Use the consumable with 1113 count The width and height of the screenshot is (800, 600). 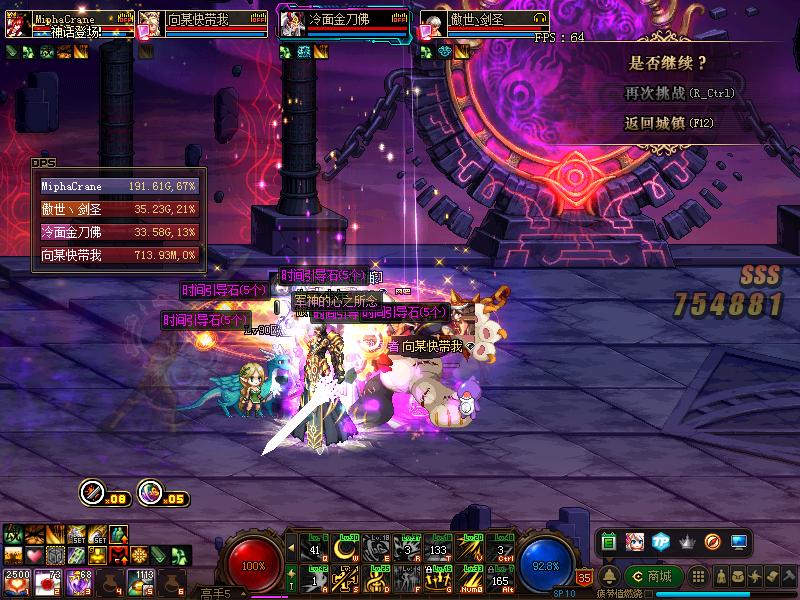[140, 581]
